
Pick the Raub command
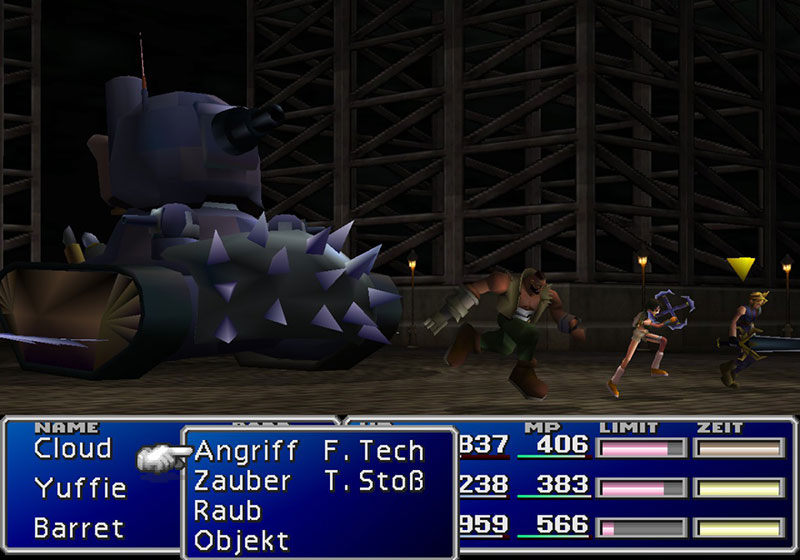click(x=227, y=511)
